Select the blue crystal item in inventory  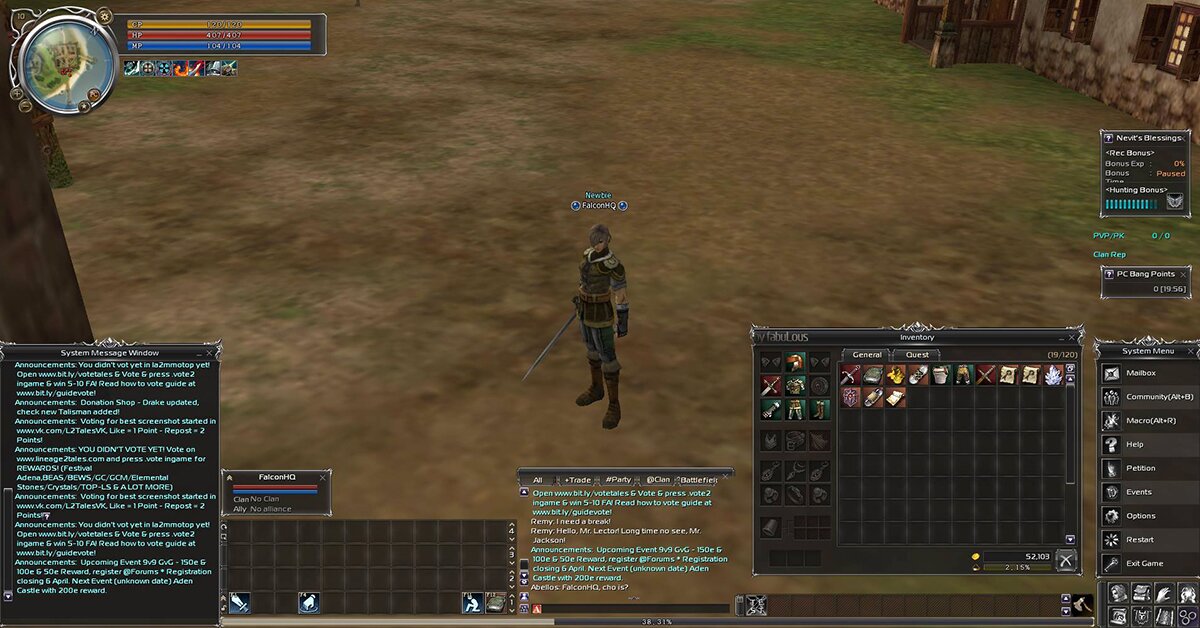(x=1053, y=375)
